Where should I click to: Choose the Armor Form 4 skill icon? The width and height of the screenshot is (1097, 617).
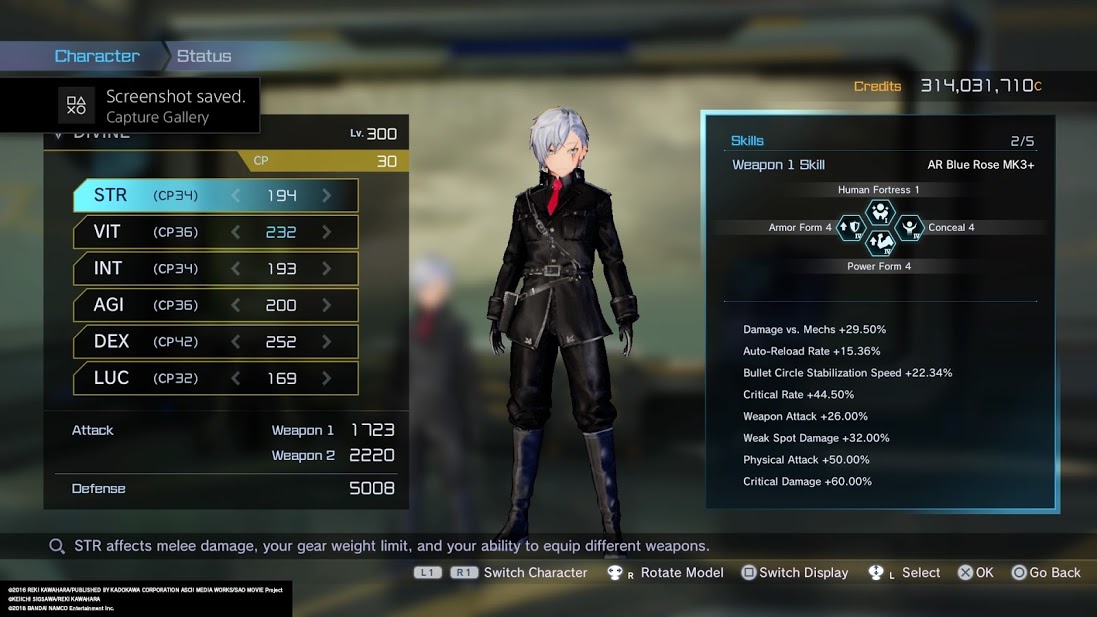[851, 228]
